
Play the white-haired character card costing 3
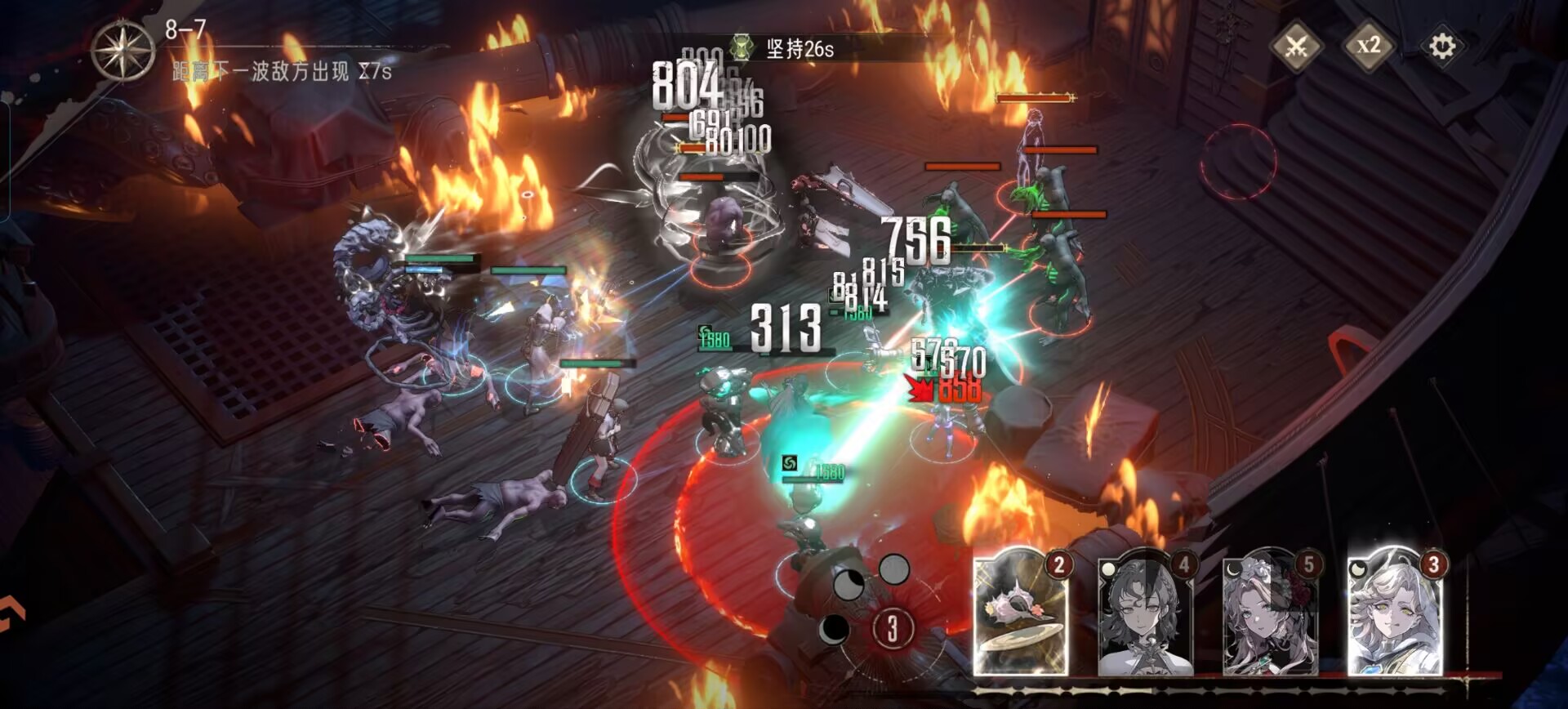pyautogui.click(x=1395, y=614)
